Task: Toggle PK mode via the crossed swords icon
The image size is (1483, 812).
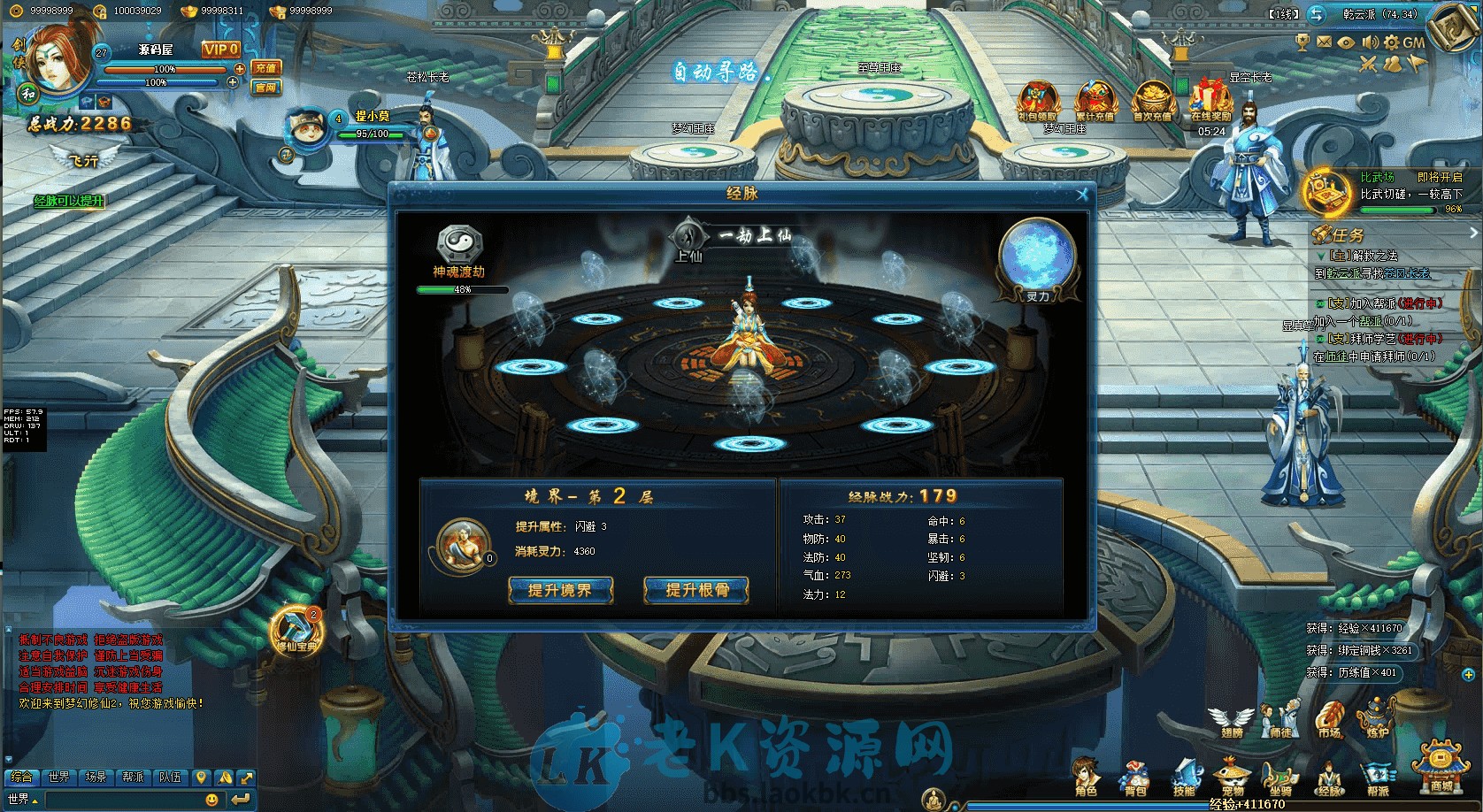Action: click(x=1368, y=62)
